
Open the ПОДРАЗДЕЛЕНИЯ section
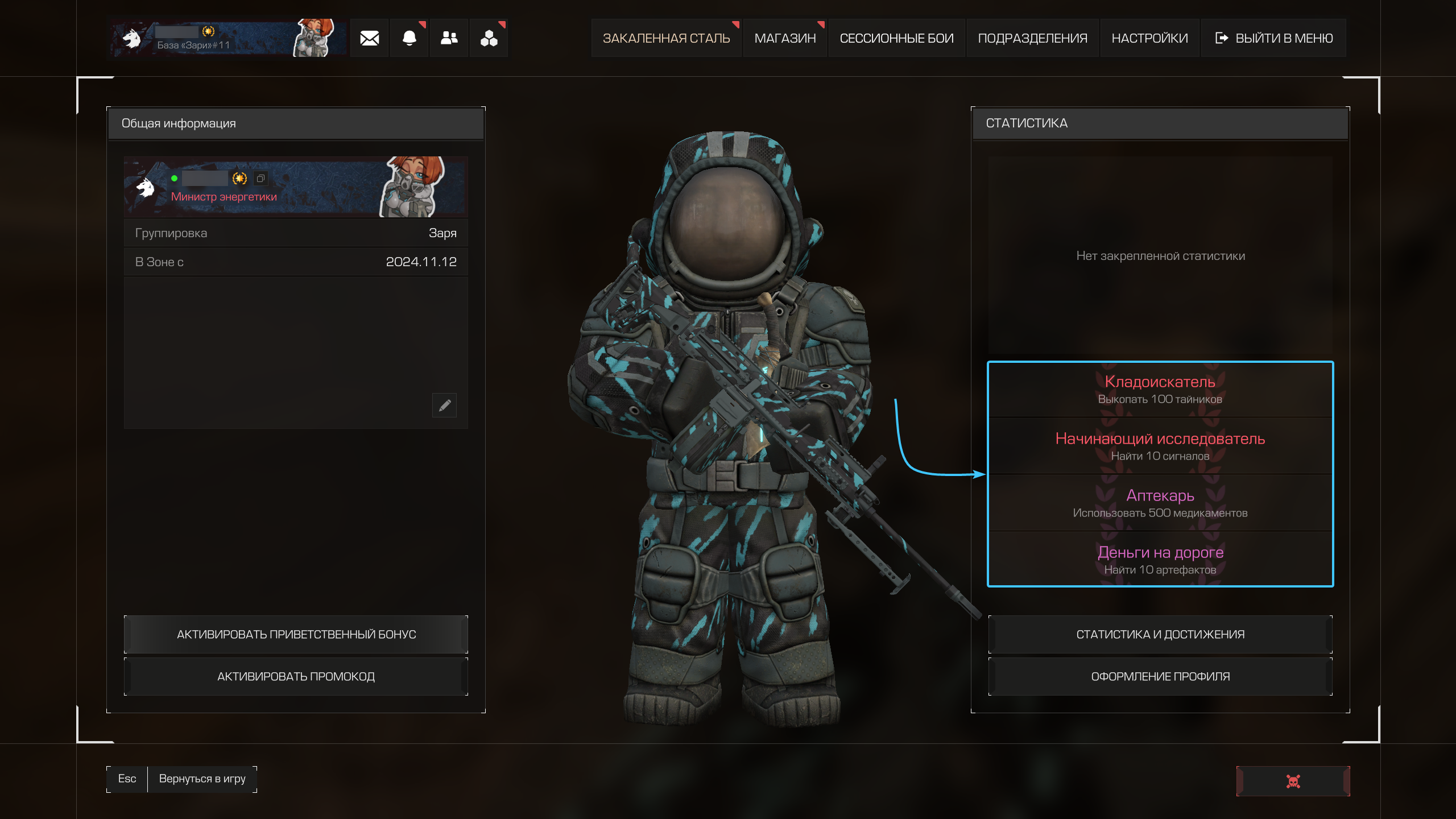click(x=1032, y=38)
